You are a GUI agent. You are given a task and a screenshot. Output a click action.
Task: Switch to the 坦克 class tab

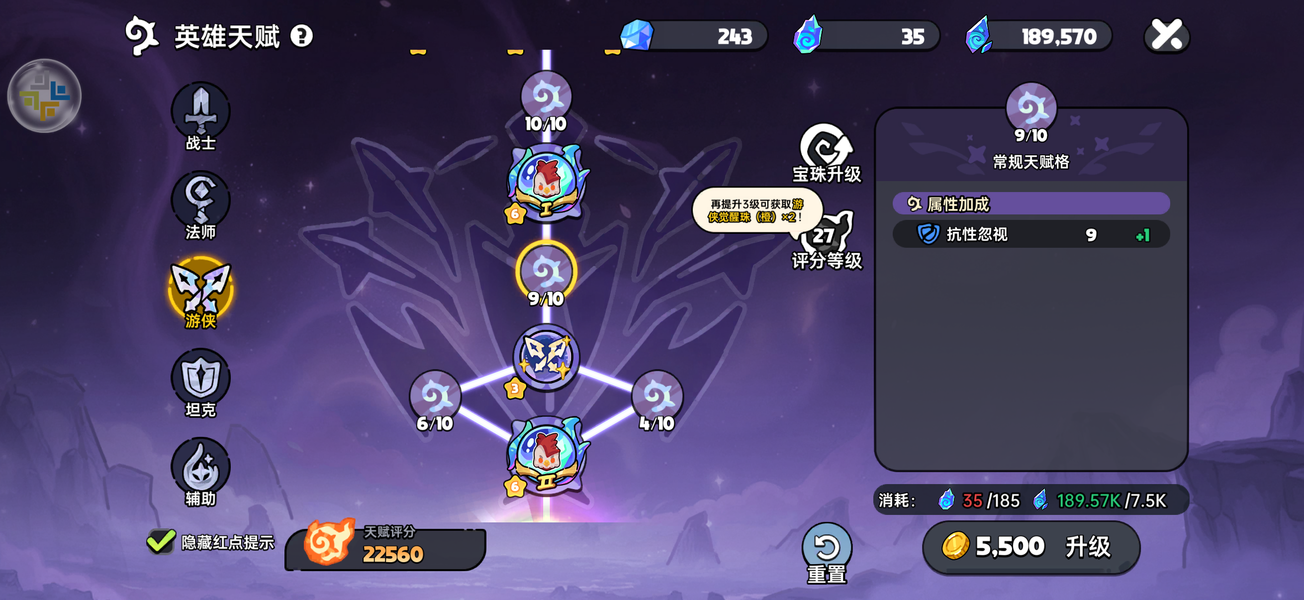pyautogui.click(x=201, y=377)
